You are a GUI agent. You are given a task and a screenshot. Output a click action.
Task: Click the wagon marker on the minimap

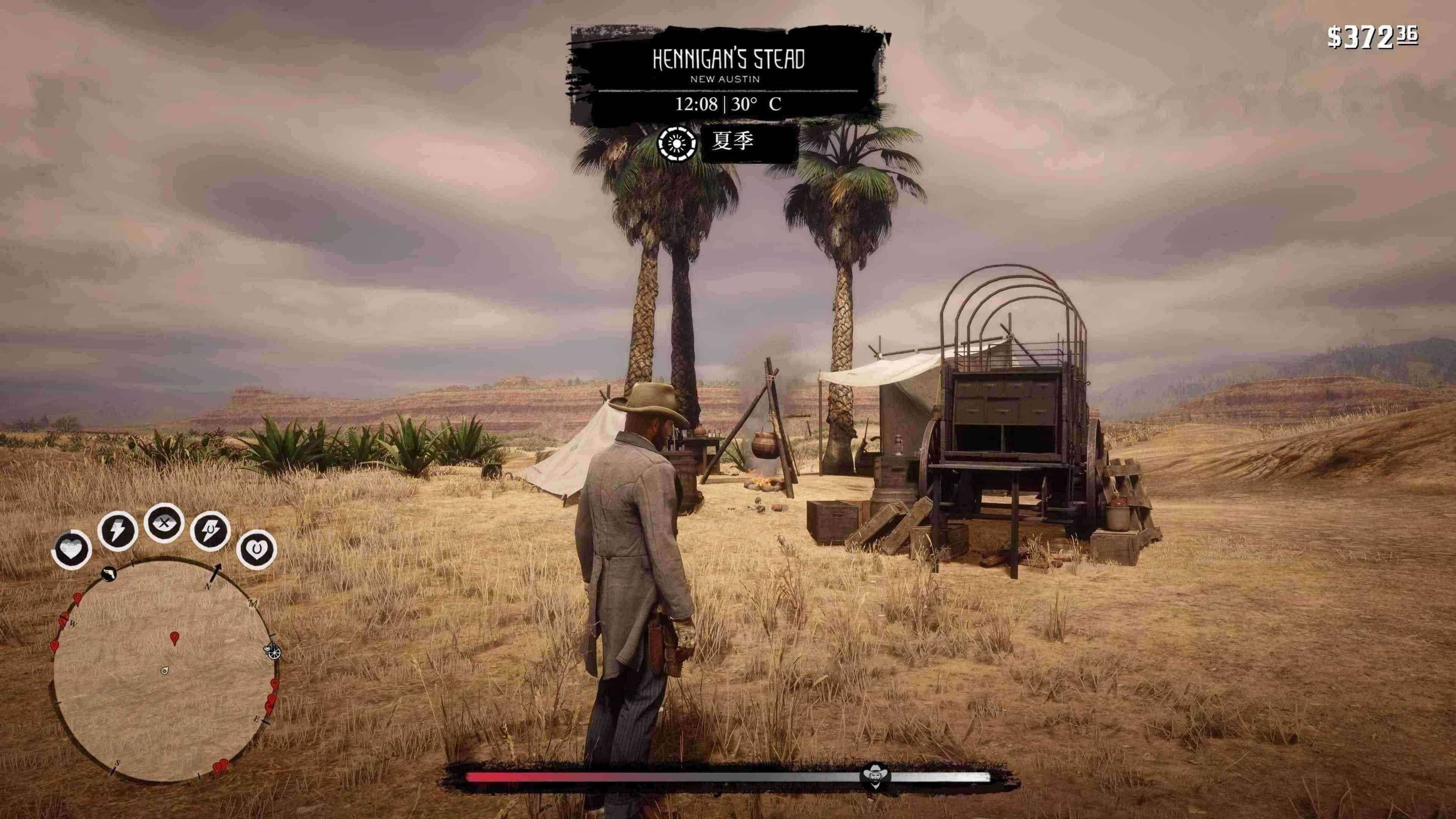[273, 652]
